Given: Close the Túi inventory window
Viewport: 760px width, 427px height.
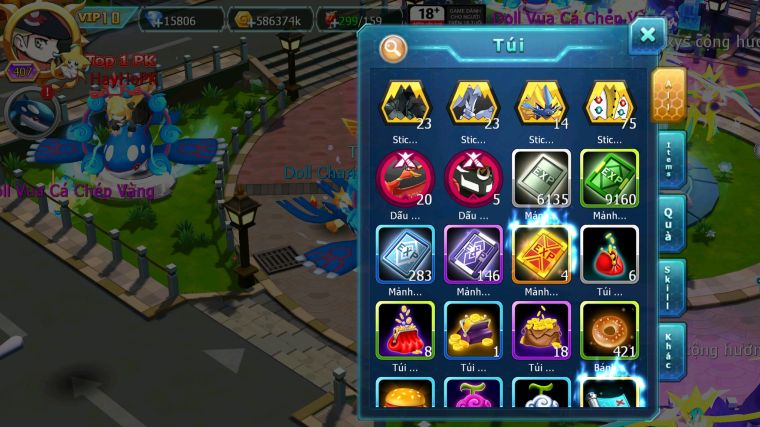Looking at the screenshot, I should [x=647, y=36].
